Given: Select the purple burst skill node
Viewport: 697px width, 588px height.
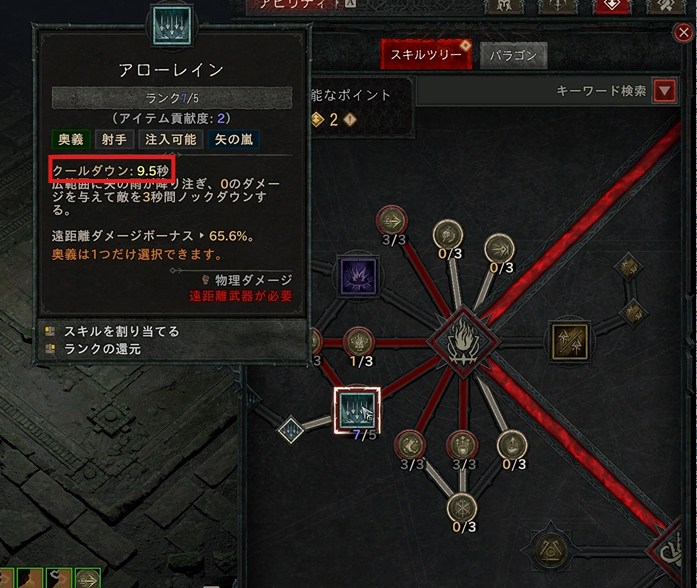Looking at the screenshot, I should [357, 277].
